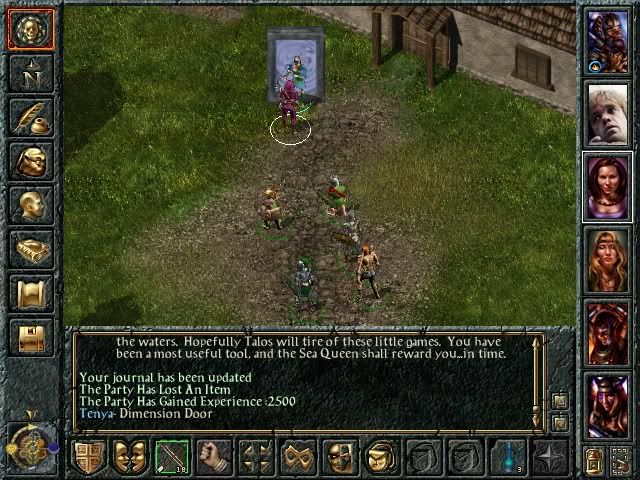Screen dimensions: 640x480
Task: Select the blond boy party portrait
Action: 607,113
